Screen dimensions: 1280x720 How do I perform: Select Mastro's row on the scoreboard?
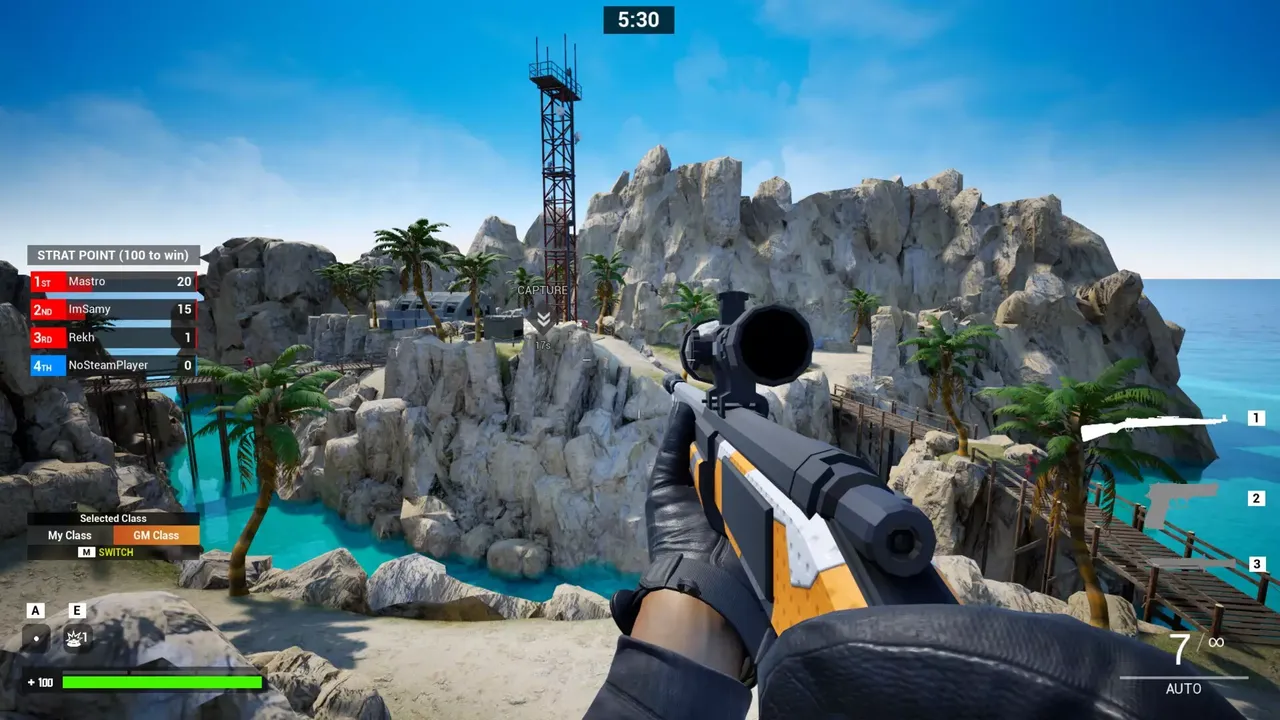point(113,282)
